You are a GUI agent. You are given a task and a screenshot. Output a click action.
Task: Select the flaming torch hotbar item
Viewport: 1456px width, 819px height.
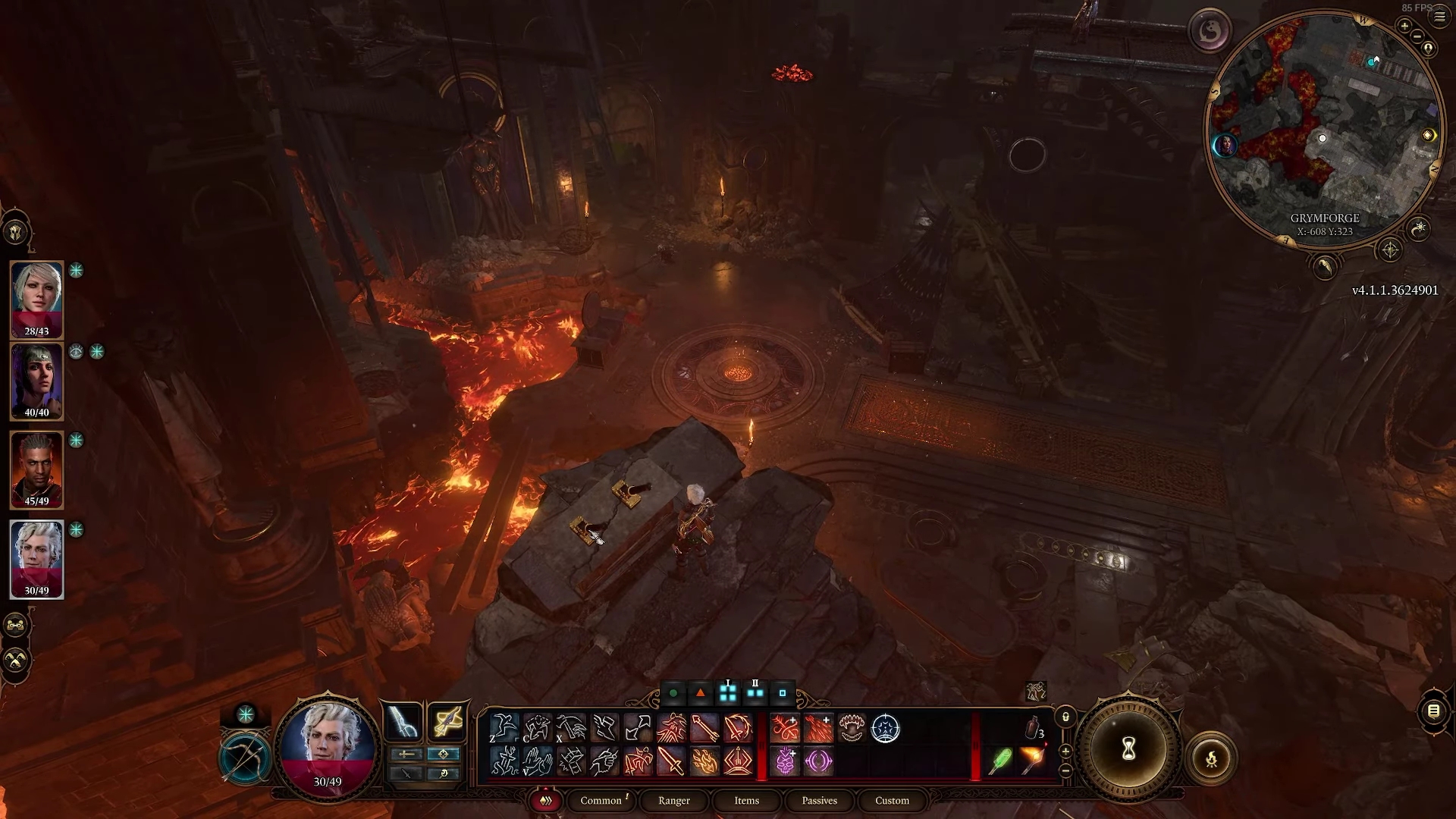pos(1033,761)
